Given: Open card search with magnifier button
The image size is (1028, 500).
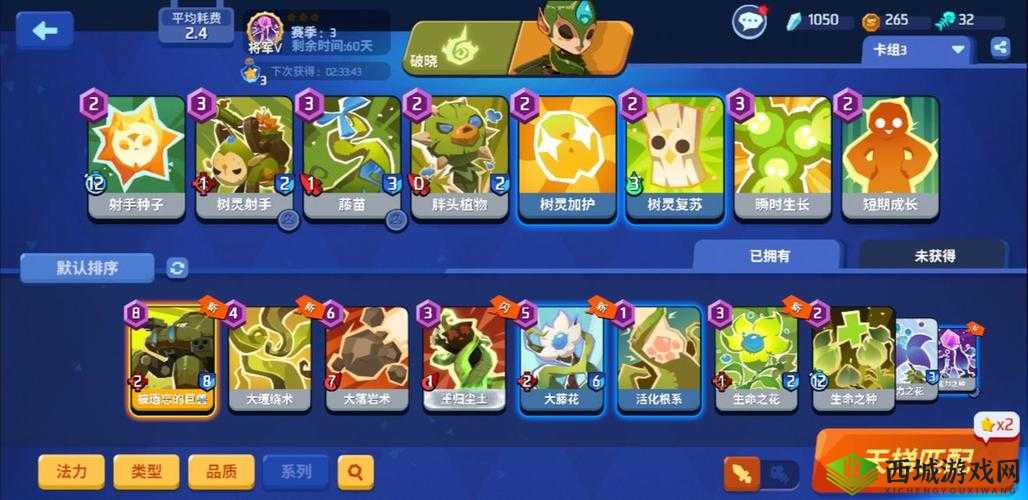Looking at the screenshot, I should [x=355, y=470].
